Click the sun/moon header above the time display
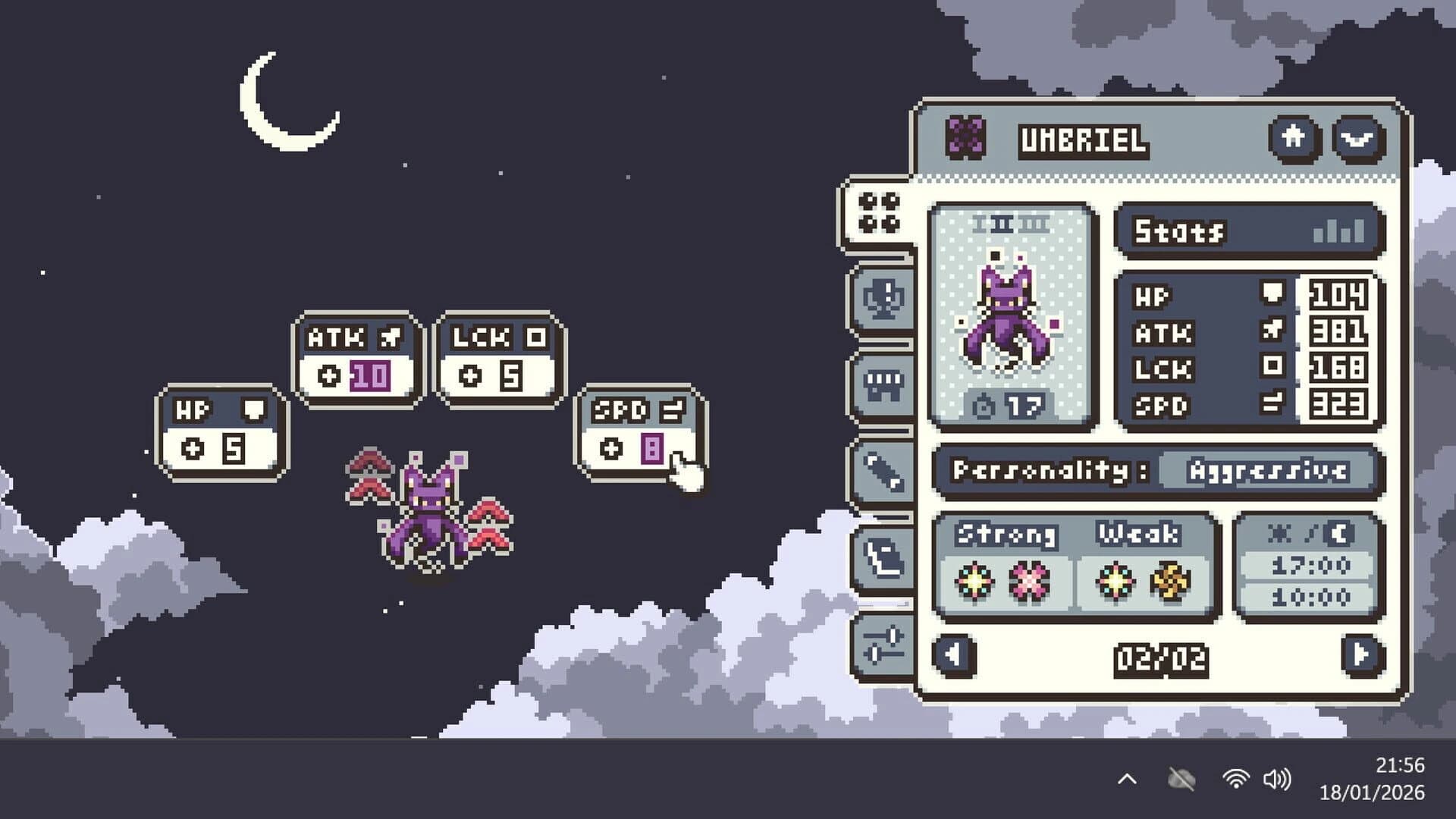This screenshot has height=819, width=1456. click(x=1307, y=532)
